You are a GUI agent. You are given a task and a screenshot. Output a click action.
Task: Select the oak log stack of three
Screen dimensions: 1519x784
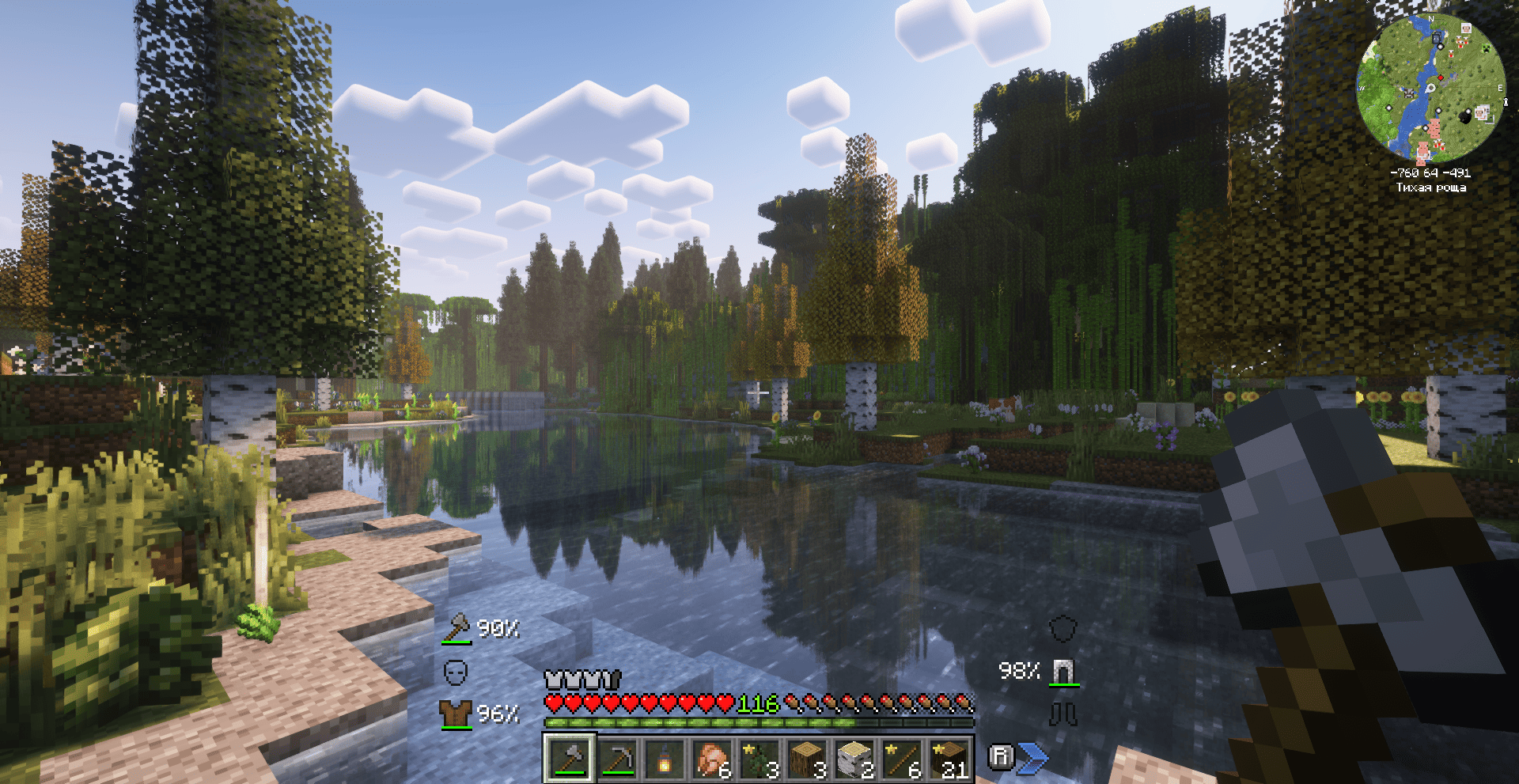pyautogui.click(x=805, y=759)
